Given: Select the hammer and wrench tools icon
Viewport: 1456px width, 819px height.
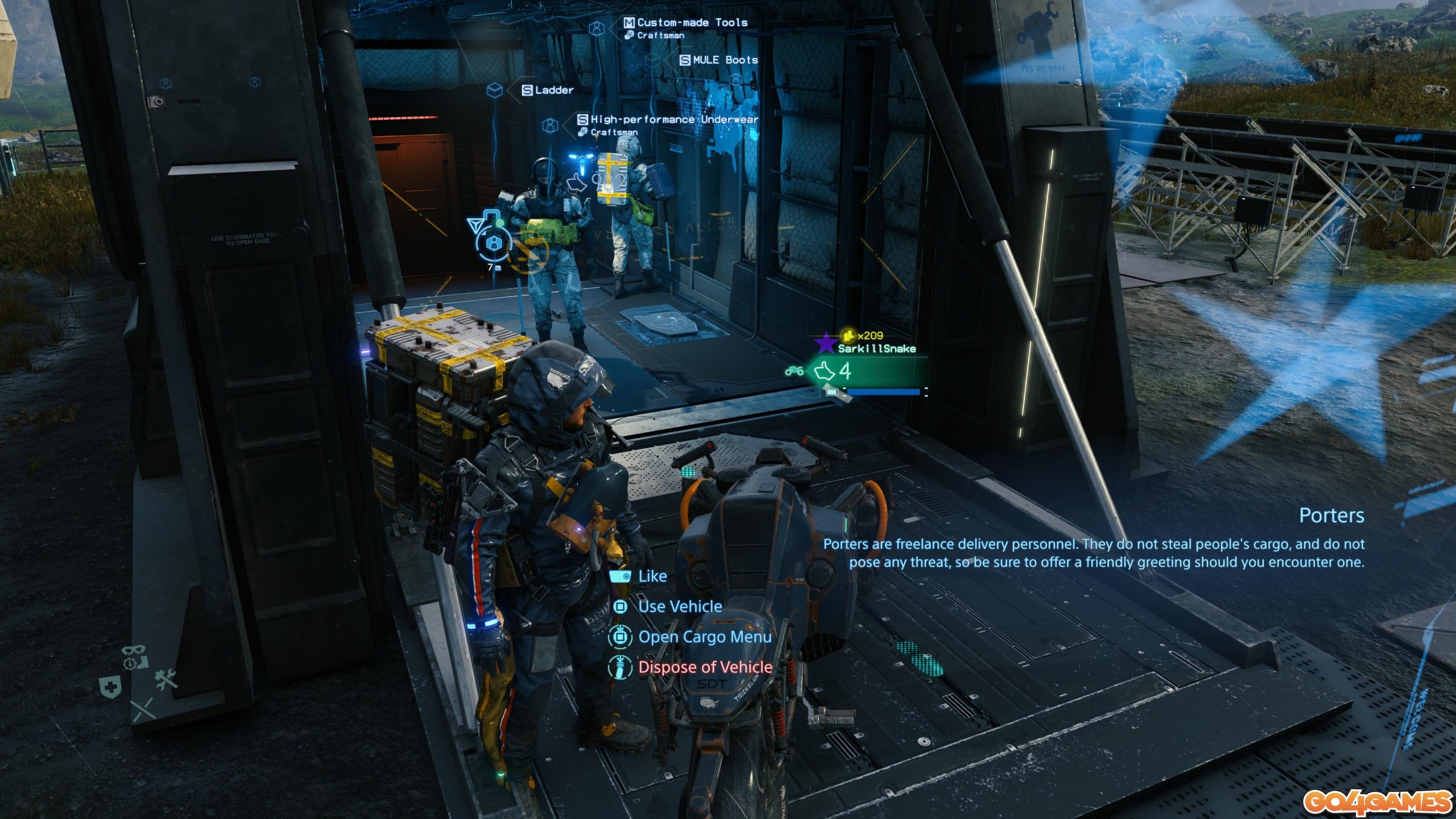Looking at the screenshot, I should point(166,679).
